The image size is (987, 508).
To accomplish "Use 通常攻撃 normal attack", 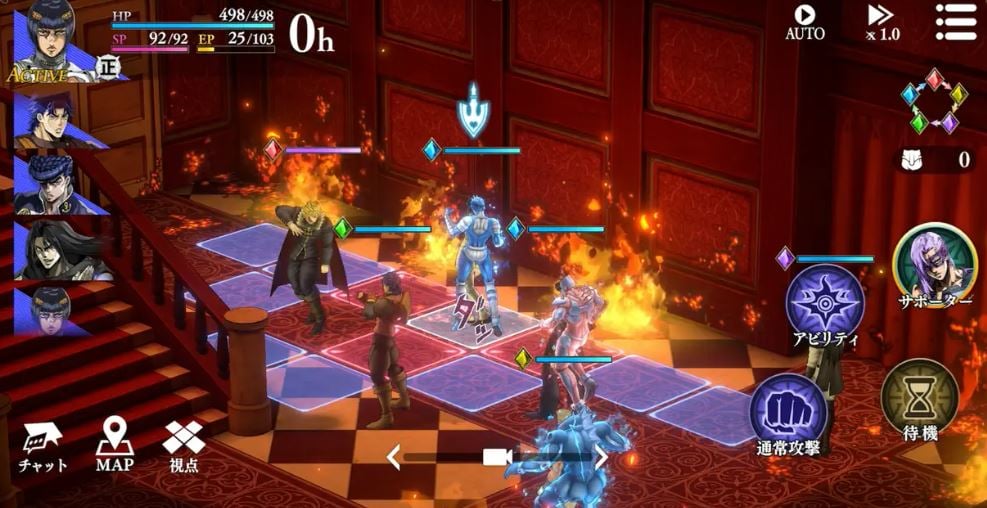I will coord(789,414).
